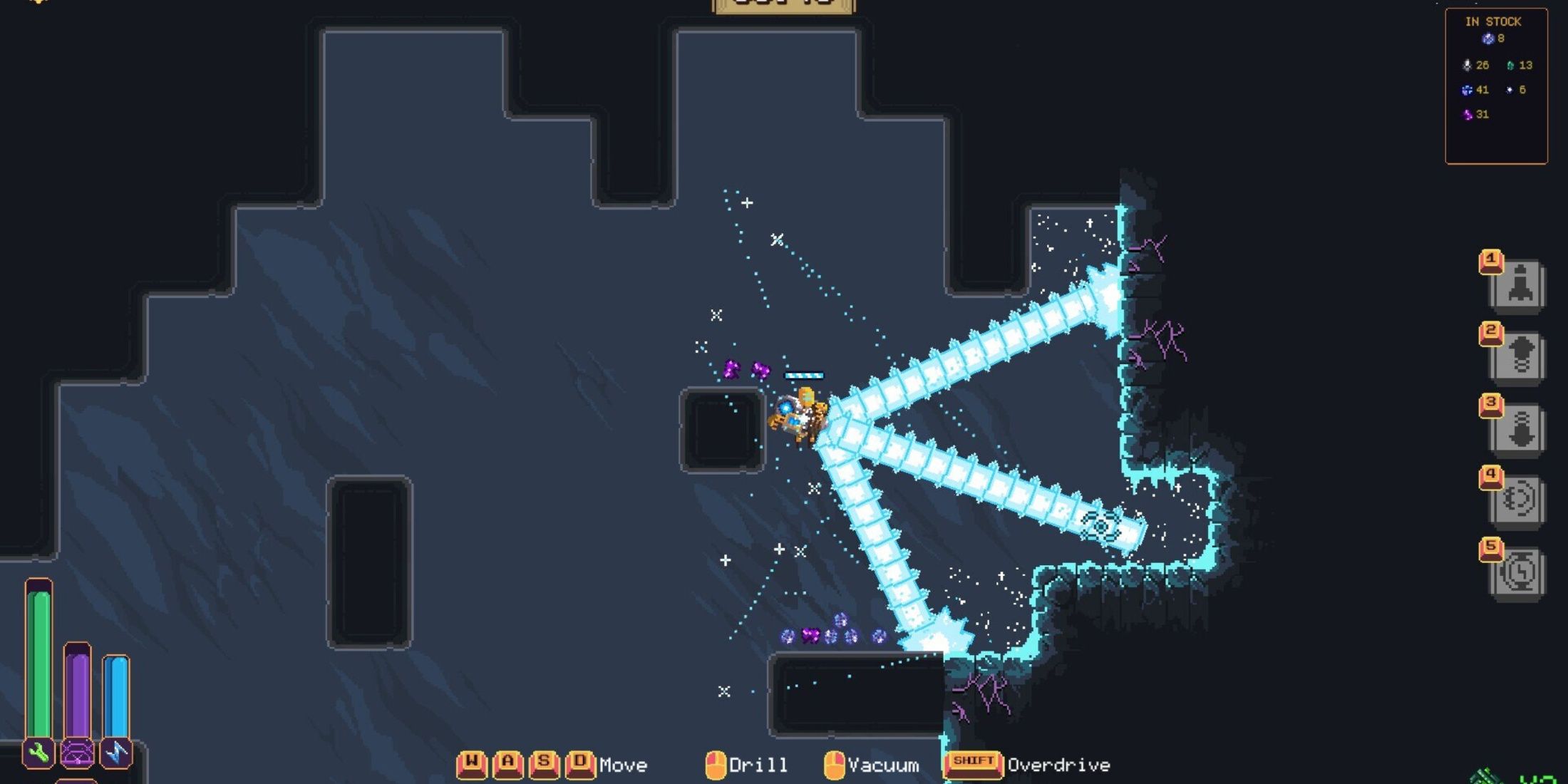The height and width of the screenshot is (784, 1568).
Task: Expand the top gold banner panel
Action: pos(783,6)
